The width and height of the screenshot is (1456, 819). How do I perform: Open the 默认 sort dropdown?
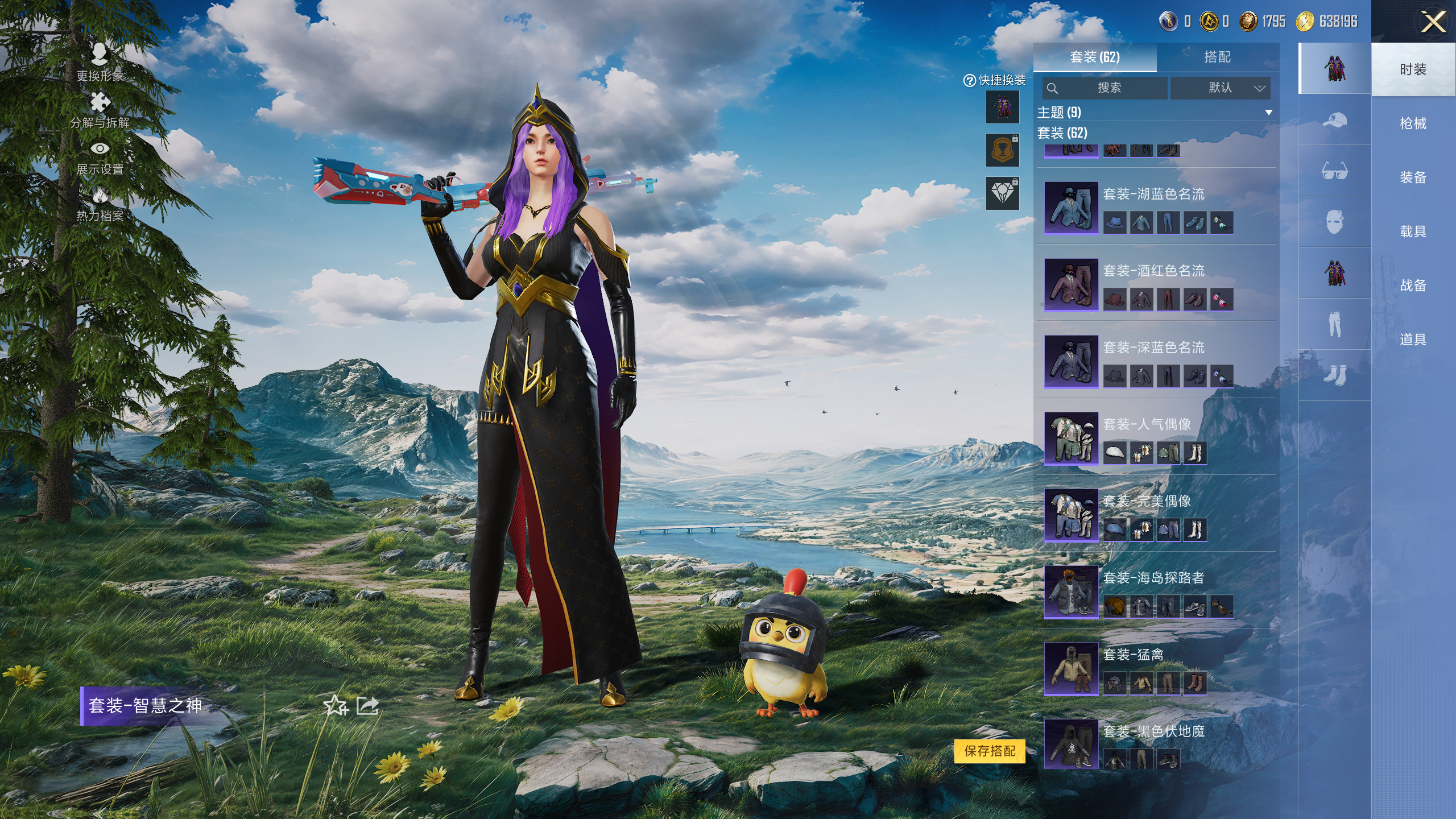pyautogui.click(x=1220, y=88)
